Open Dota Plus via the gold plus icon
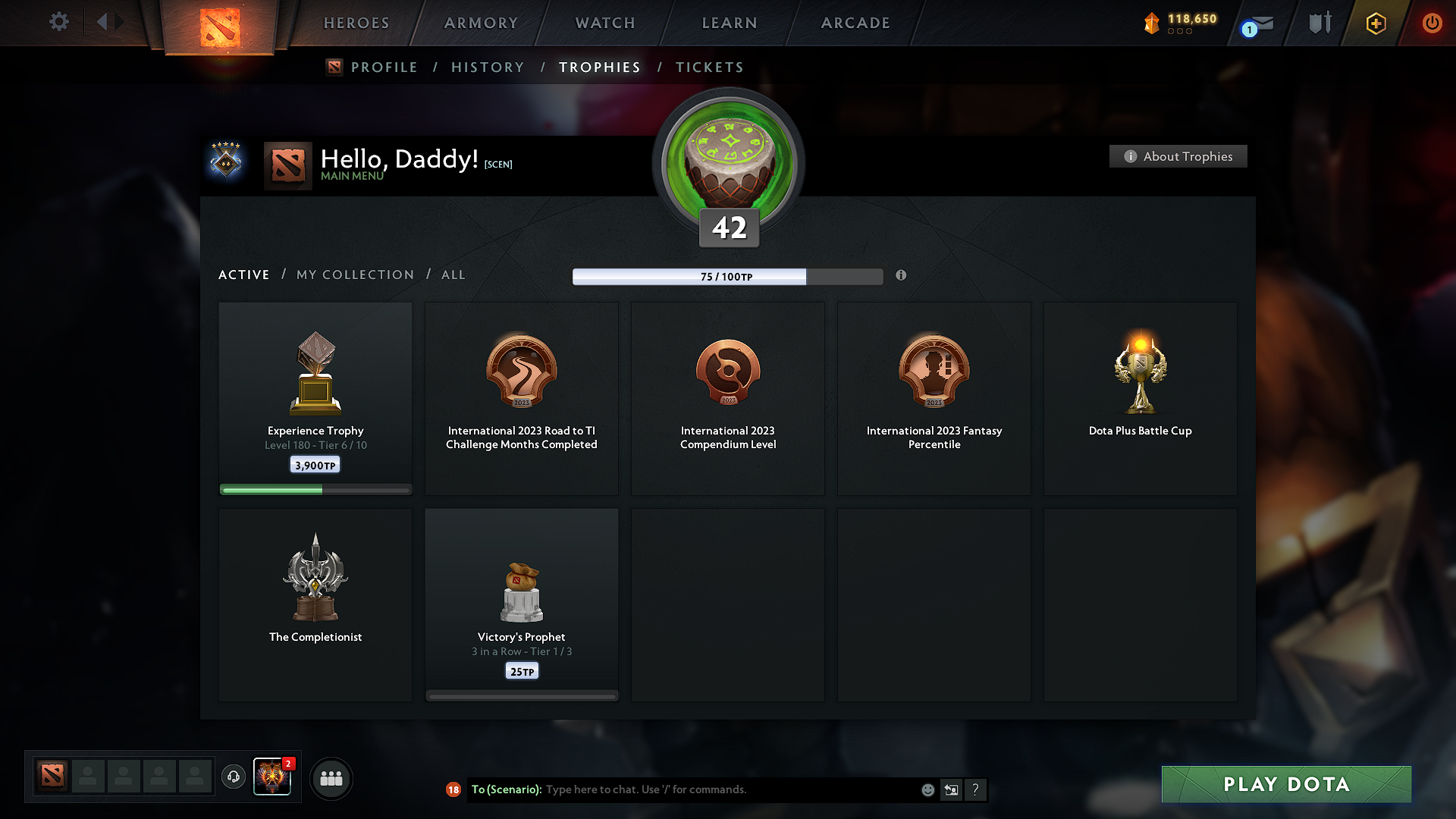1456x819 pixels. 1375,23
